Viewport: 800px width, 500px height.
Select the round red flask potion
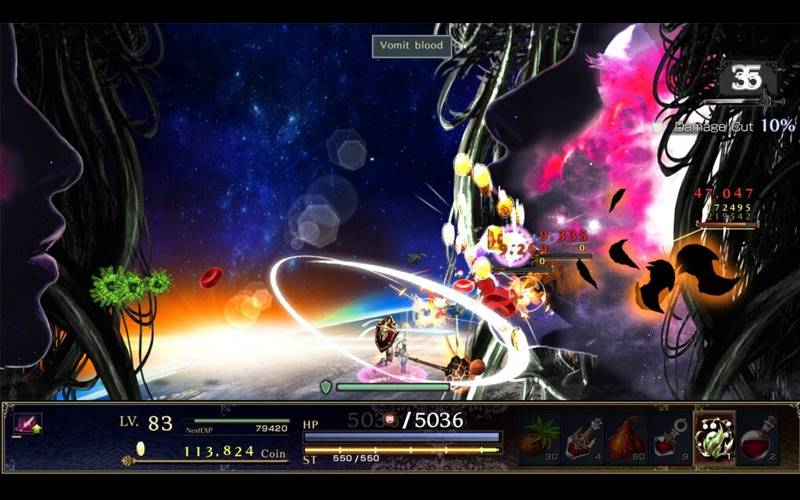click(x=757, y=437)
